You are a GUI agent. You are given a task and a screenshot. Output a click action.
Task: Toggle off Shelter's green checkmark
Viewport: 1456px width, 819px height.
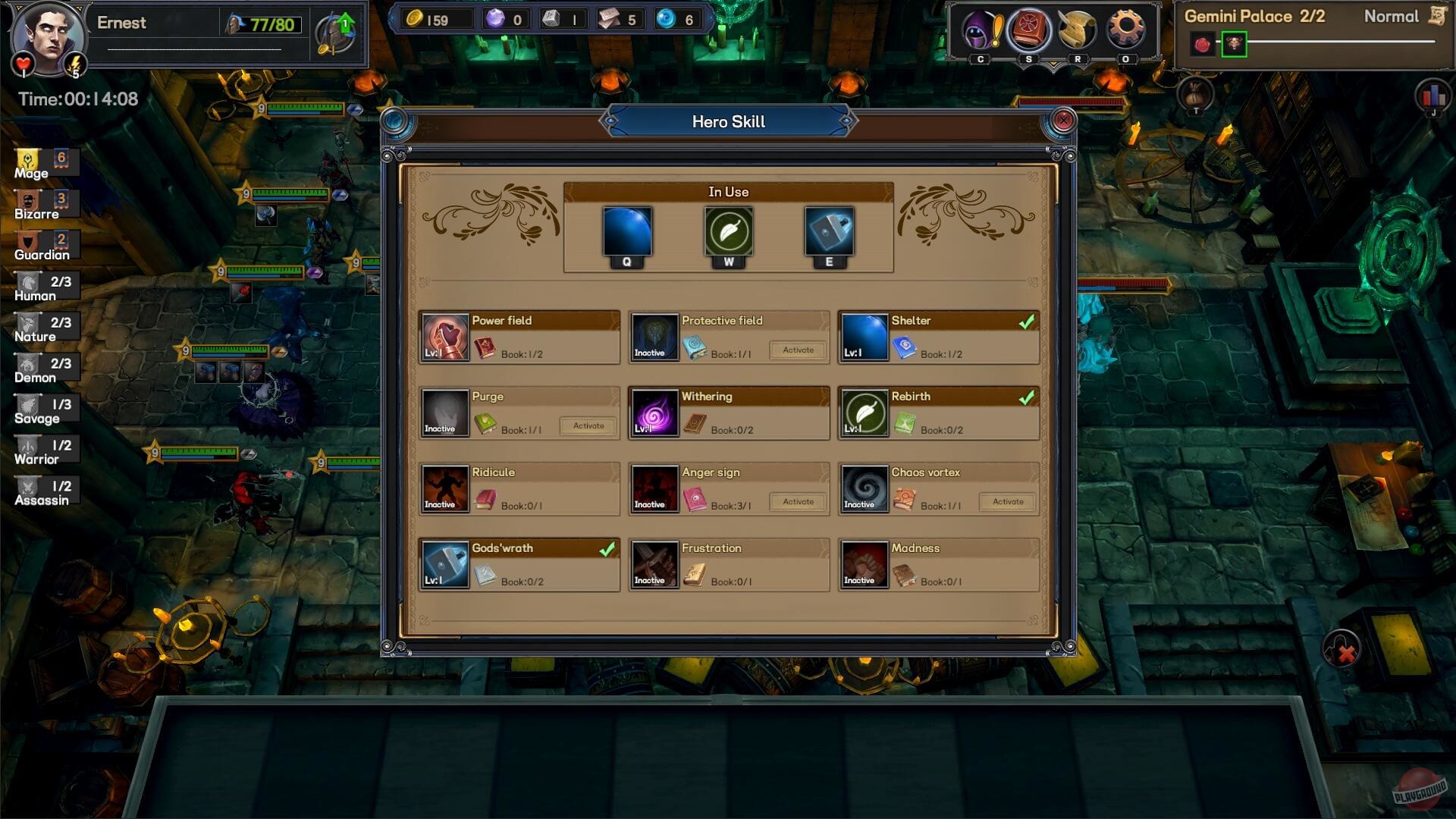(x=1028, y=321)
